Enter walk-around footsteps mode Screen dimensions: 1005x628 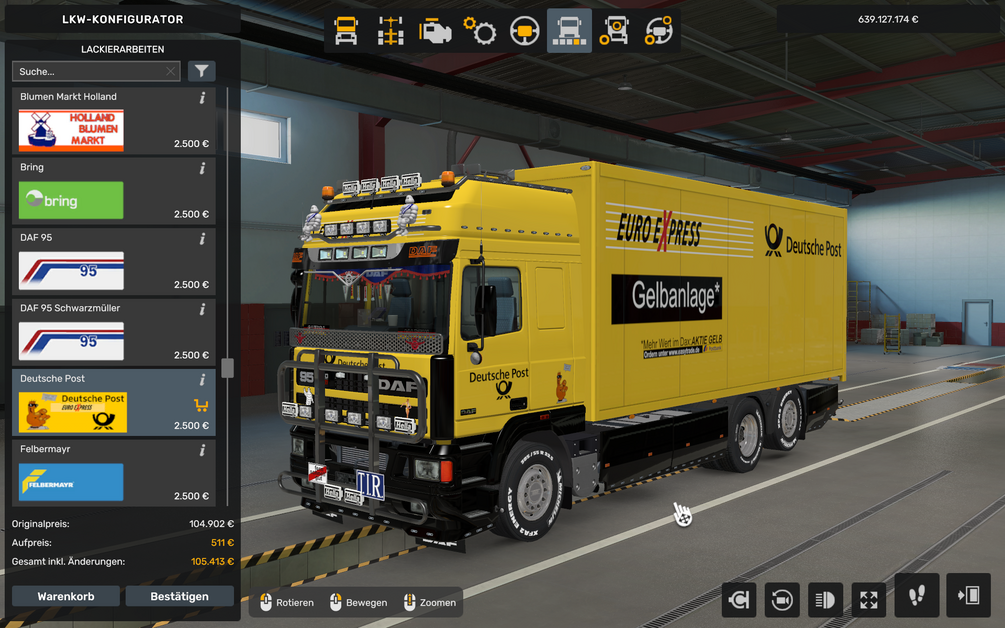coord(916,596)
